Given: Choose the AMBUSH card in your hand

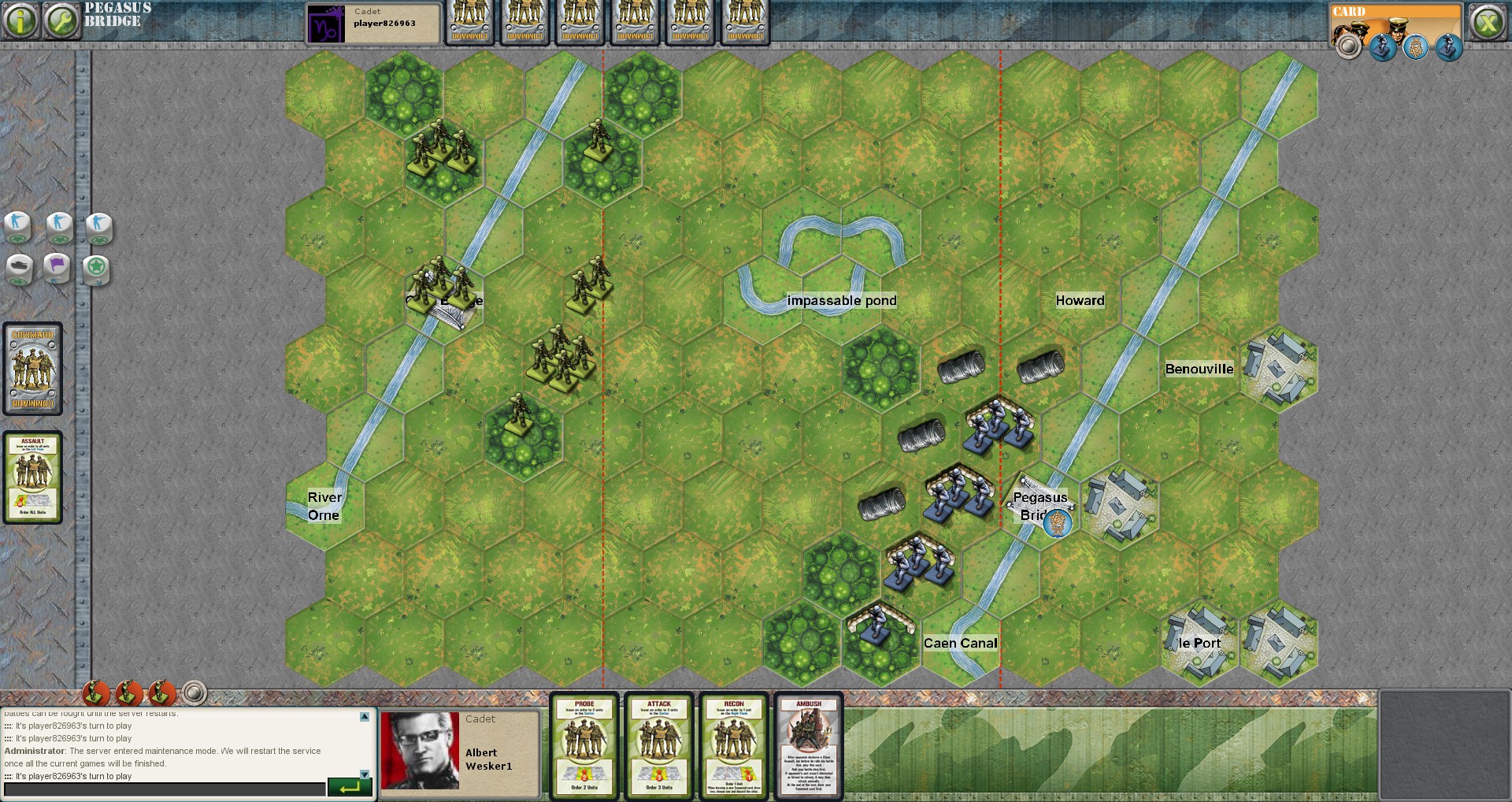Looking at the screenshot, I should [809, 747].
